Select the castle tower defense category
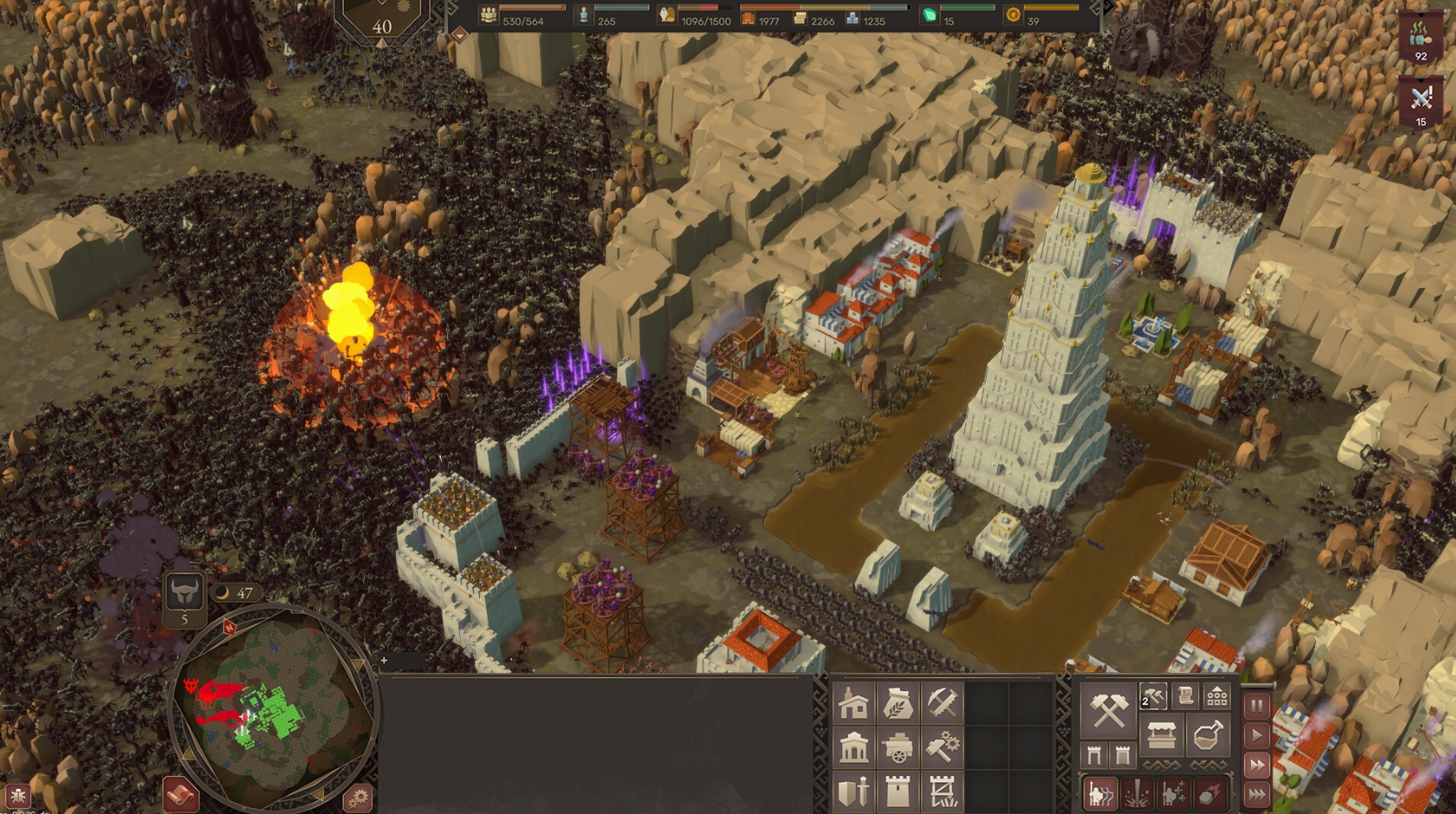 897,792
